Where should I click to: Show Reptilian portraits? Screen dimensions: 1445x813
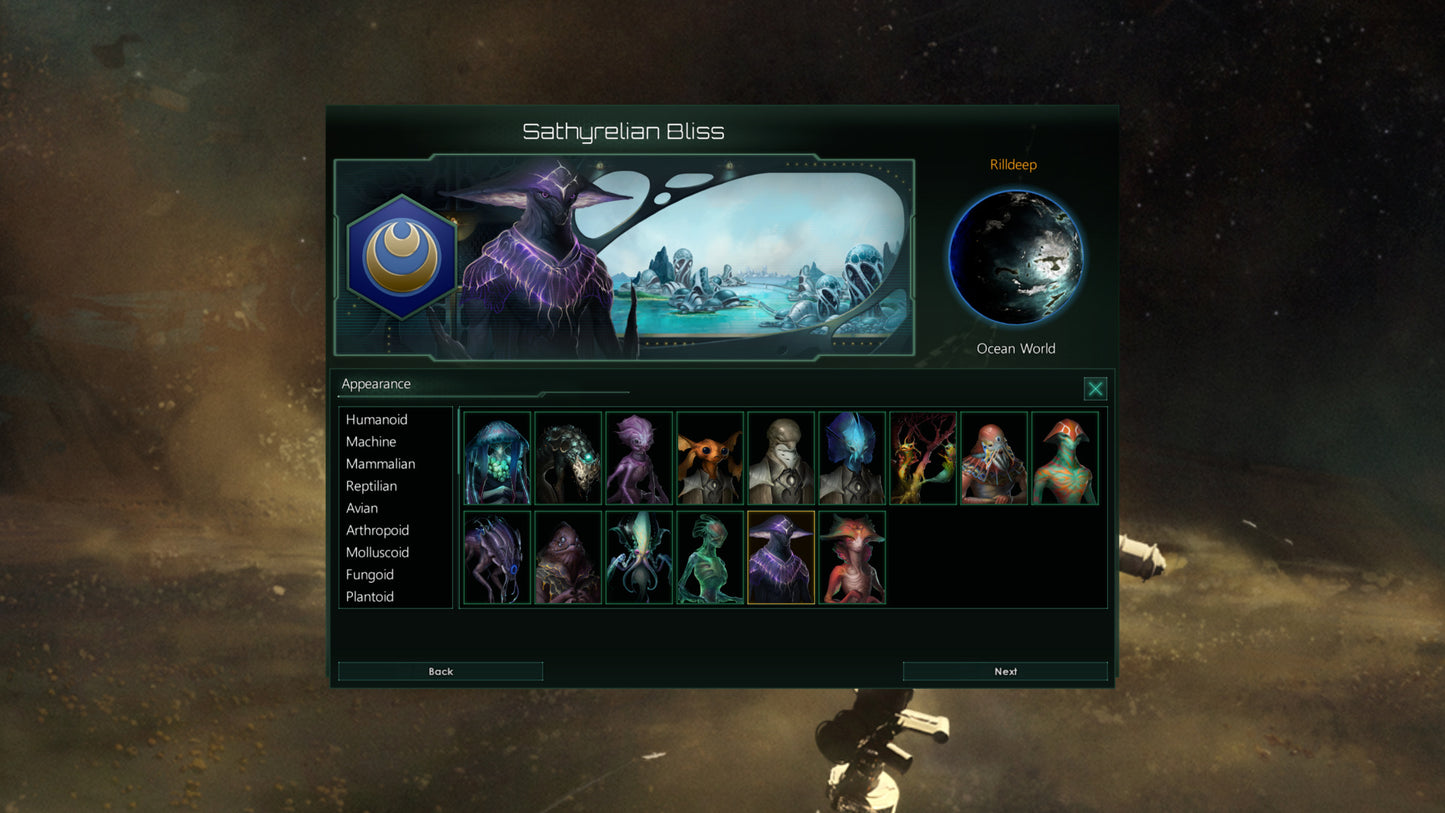pyautogui.click(x=371, y=486)
